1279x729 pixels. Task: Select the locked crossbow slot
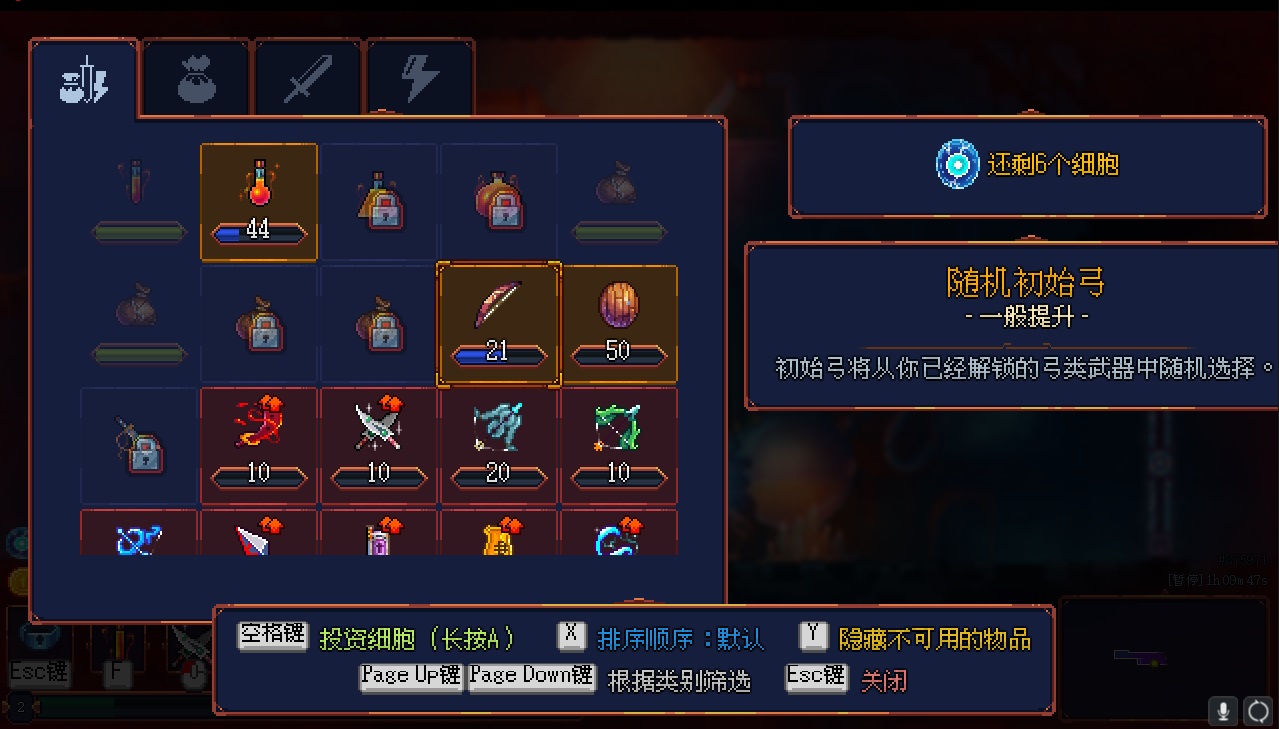139,445
